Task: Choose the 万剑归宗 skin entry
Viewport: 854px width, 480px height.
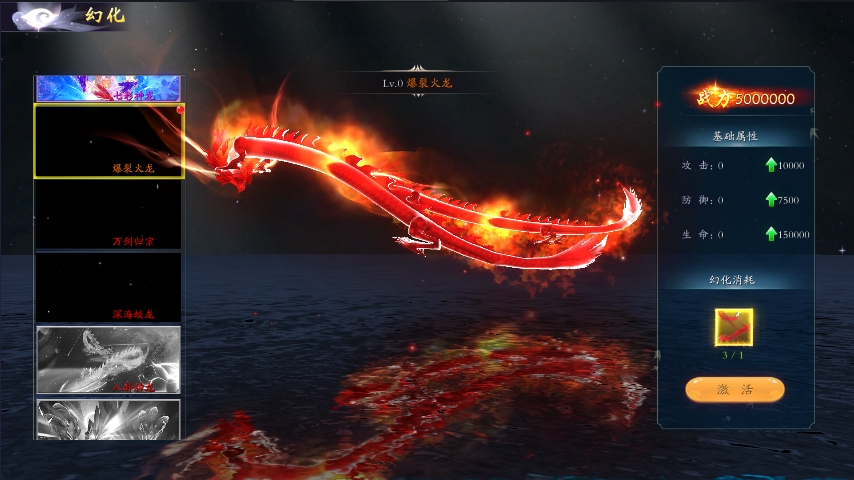Action: click(x=109, y=214)
